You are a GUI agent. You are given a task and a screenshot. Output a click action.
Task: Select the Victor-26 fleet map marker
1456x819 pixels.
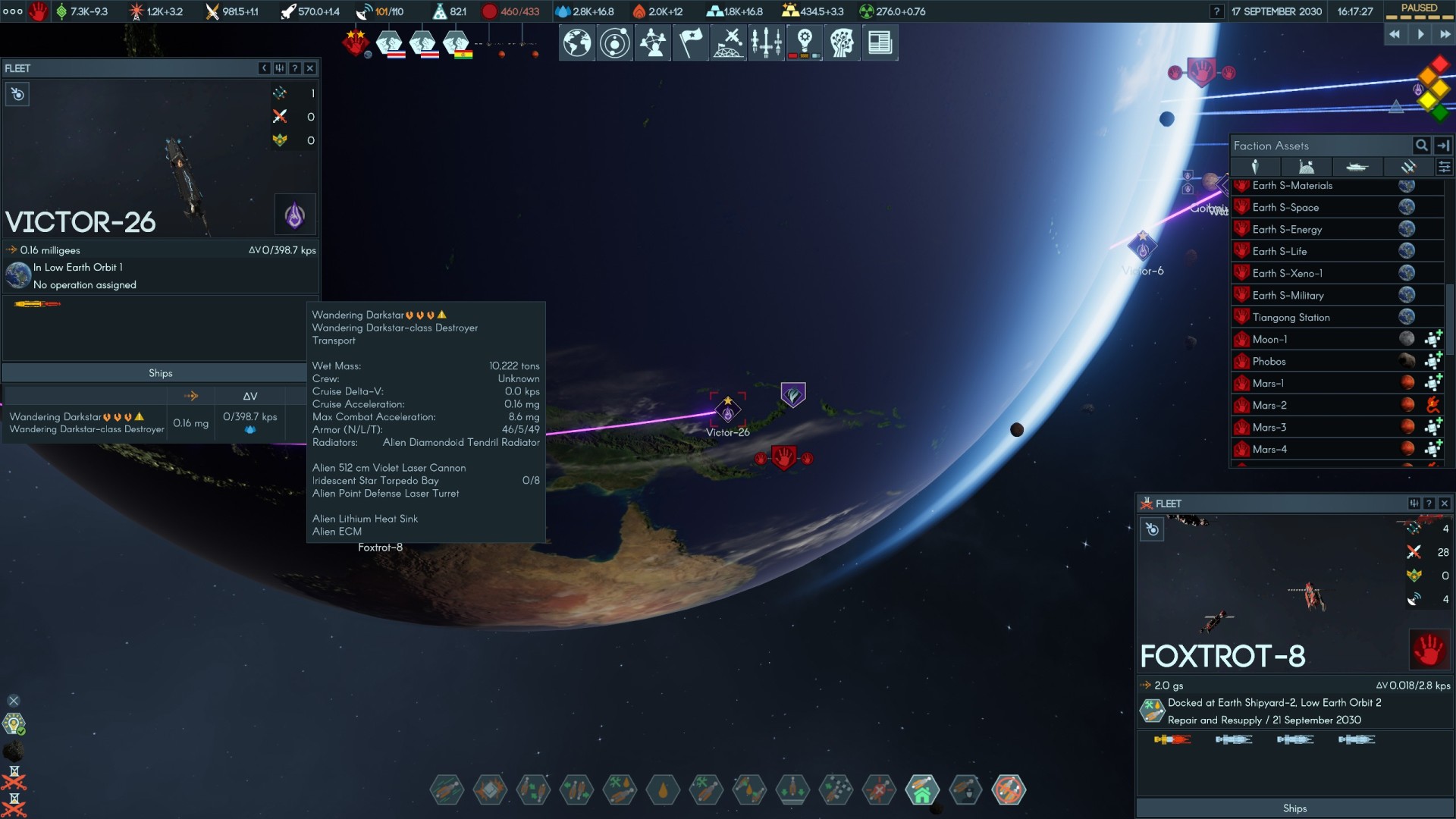click(727, 411)
